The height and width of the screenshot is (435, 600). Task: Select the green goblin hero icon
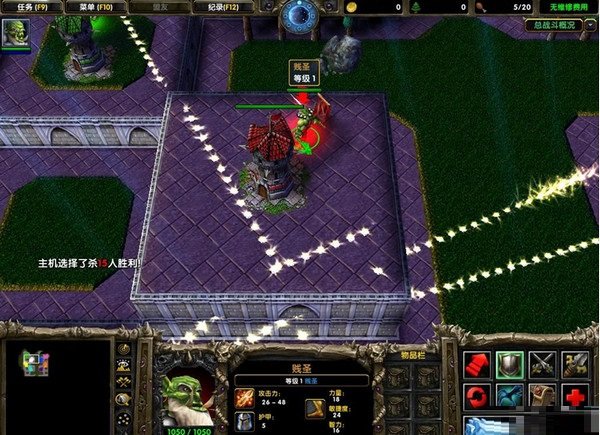[x=15, y=32]
